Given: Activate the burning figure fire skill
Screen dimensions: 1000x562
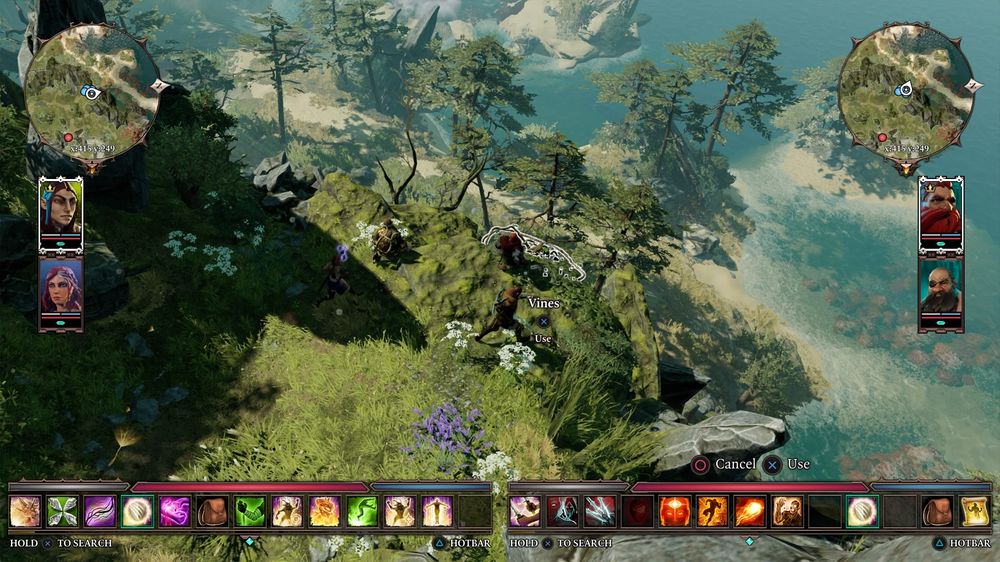Looking at the screenshot, I should [x=324, y=511].
